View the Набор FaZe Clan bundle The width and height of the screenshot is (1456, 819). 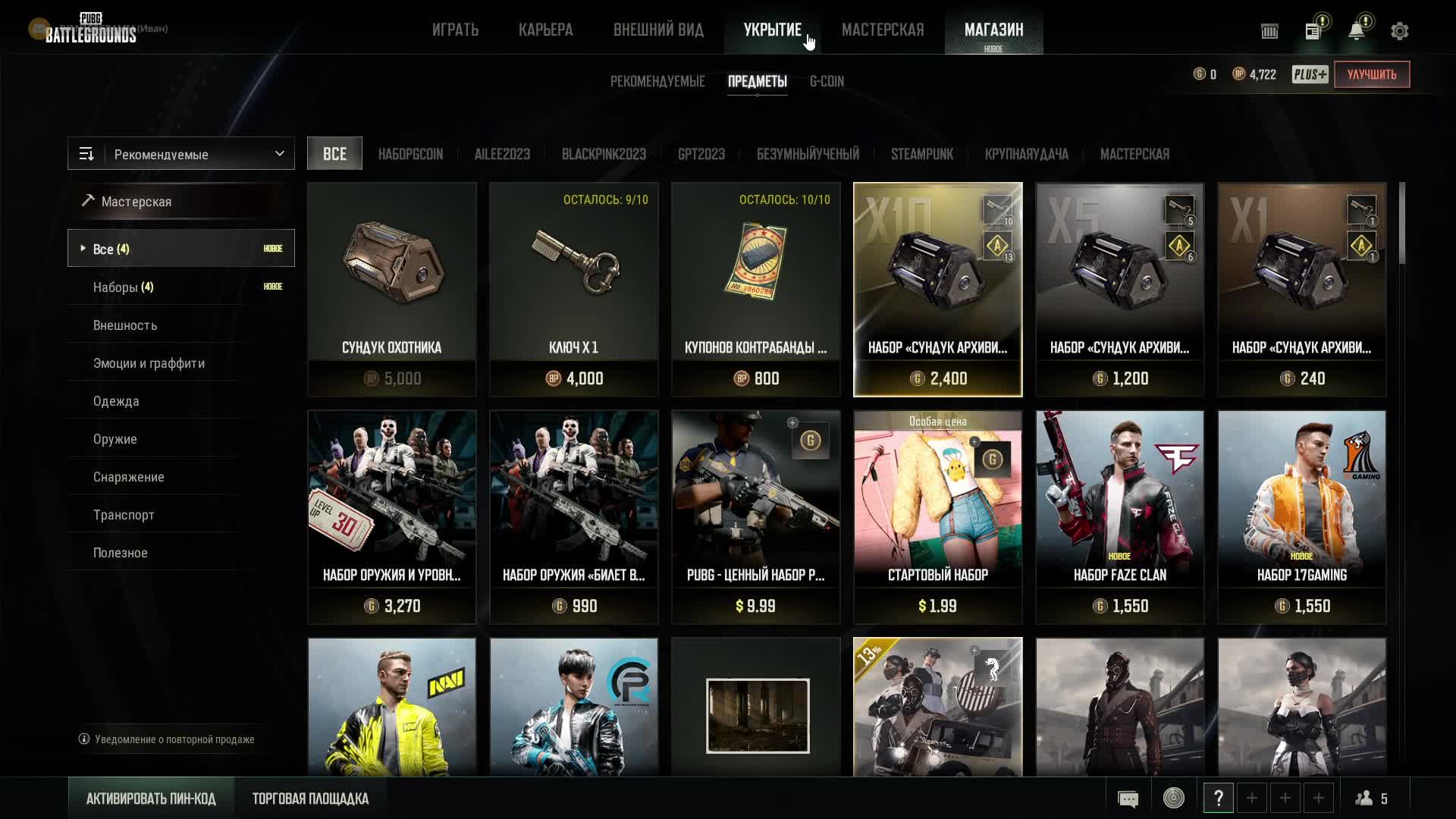(1120, 516)
